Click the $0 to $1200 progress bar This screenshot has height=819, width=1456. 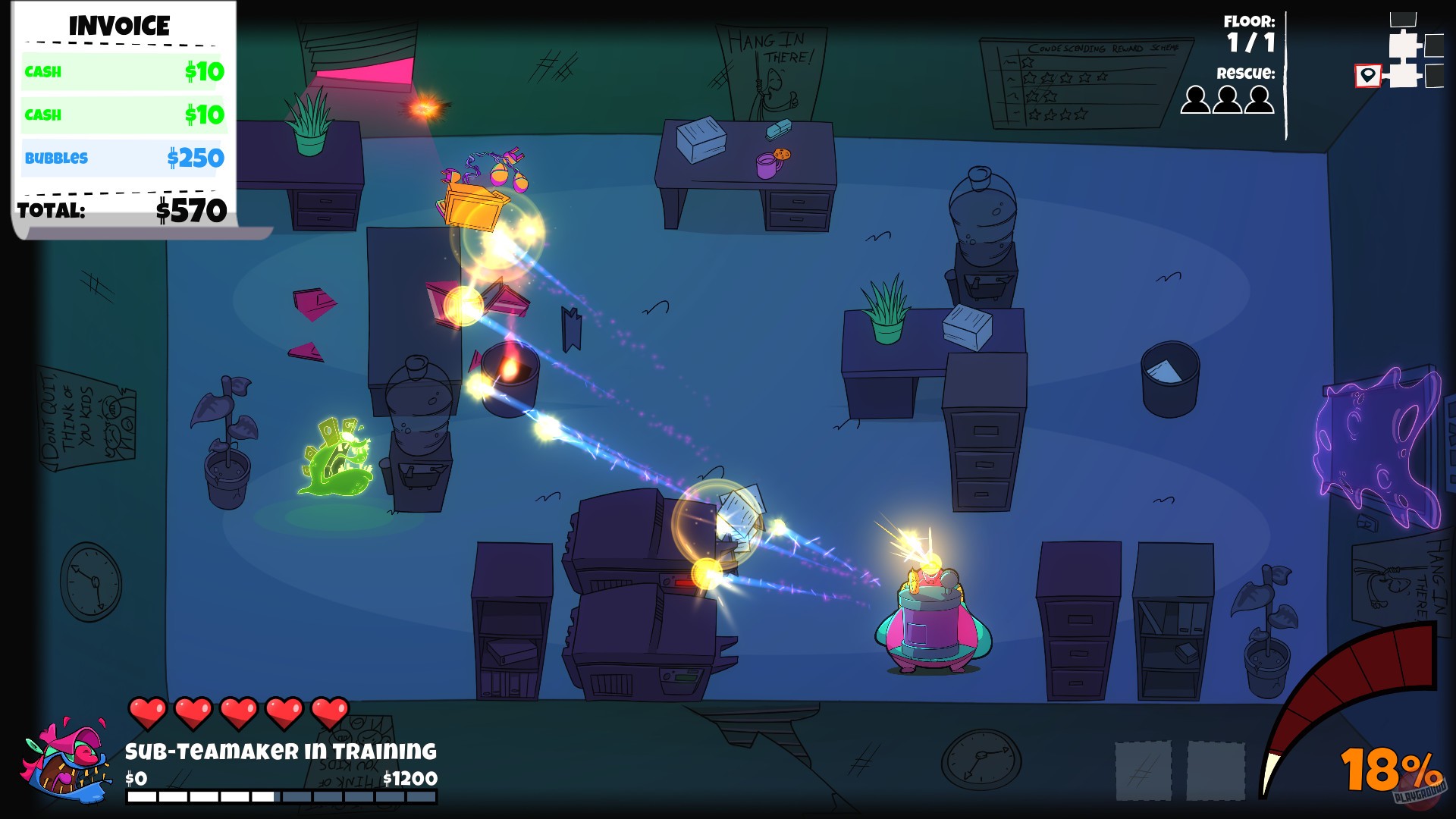point(281,796)
